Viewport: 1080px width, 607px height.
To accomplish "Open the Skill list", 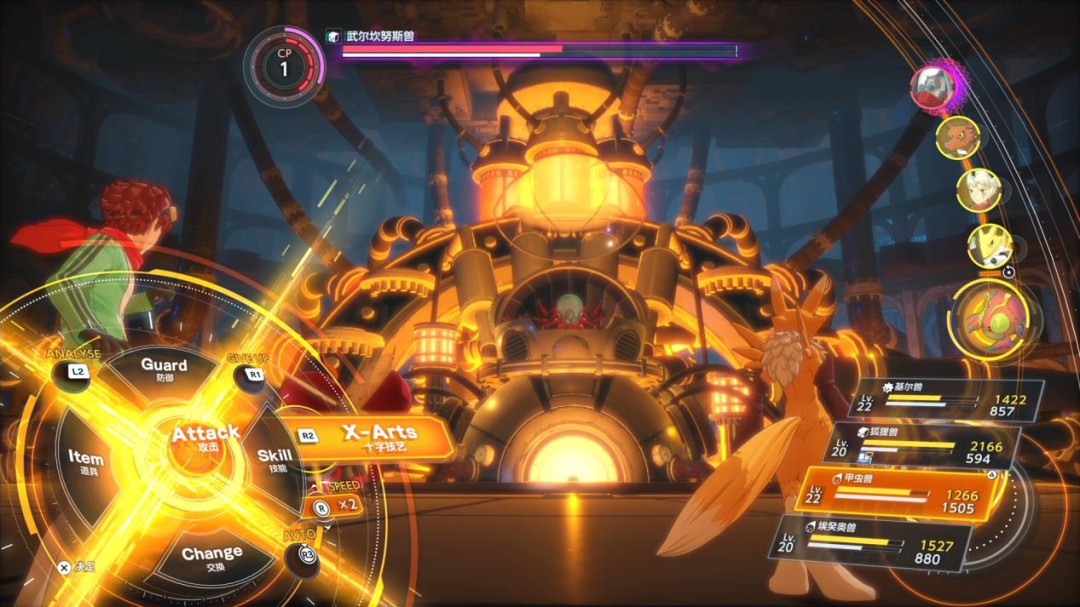I will coord(274,459).
